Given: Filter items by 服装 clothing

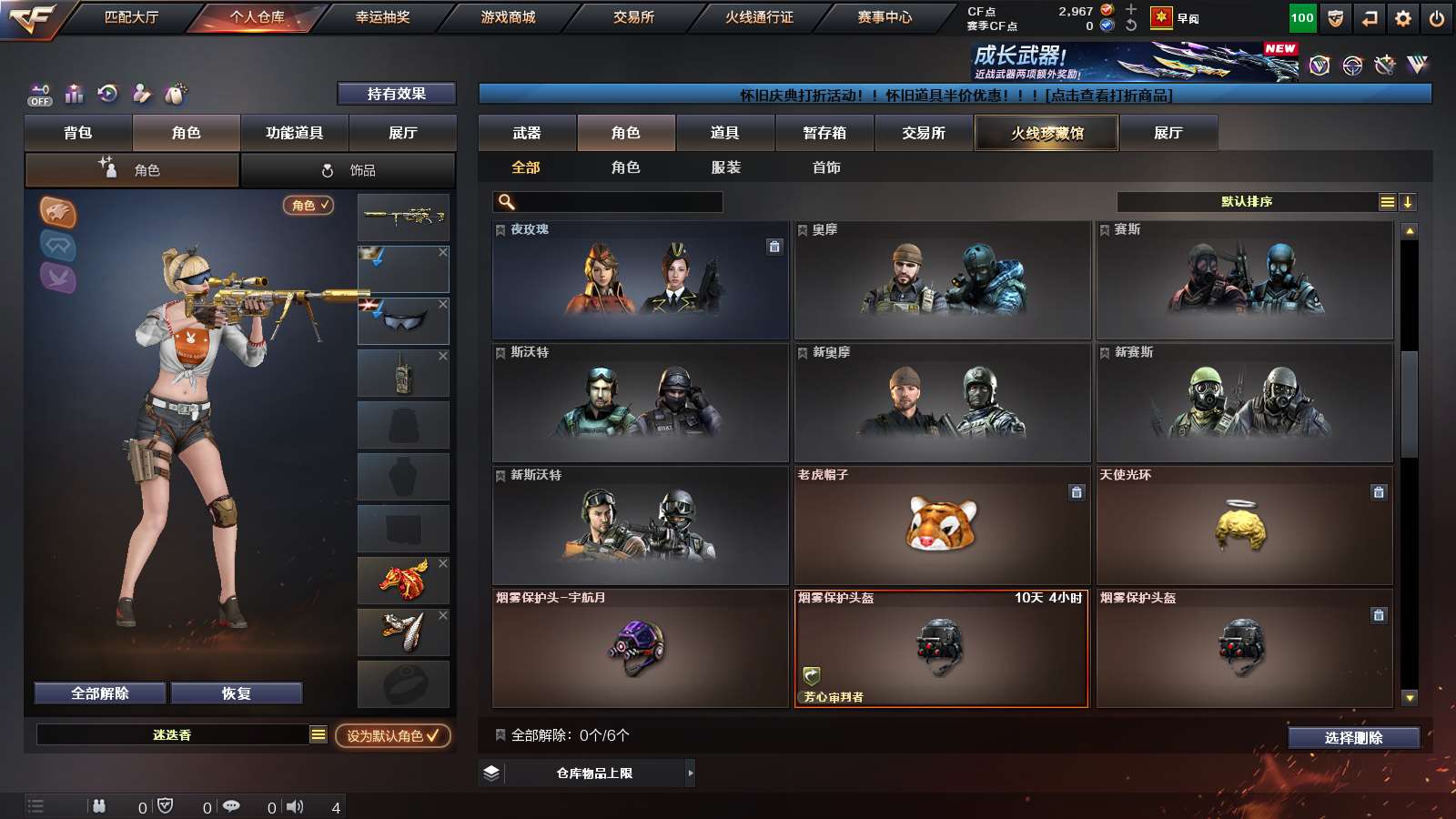Looking at the screenshot, I should pos(726,167).
